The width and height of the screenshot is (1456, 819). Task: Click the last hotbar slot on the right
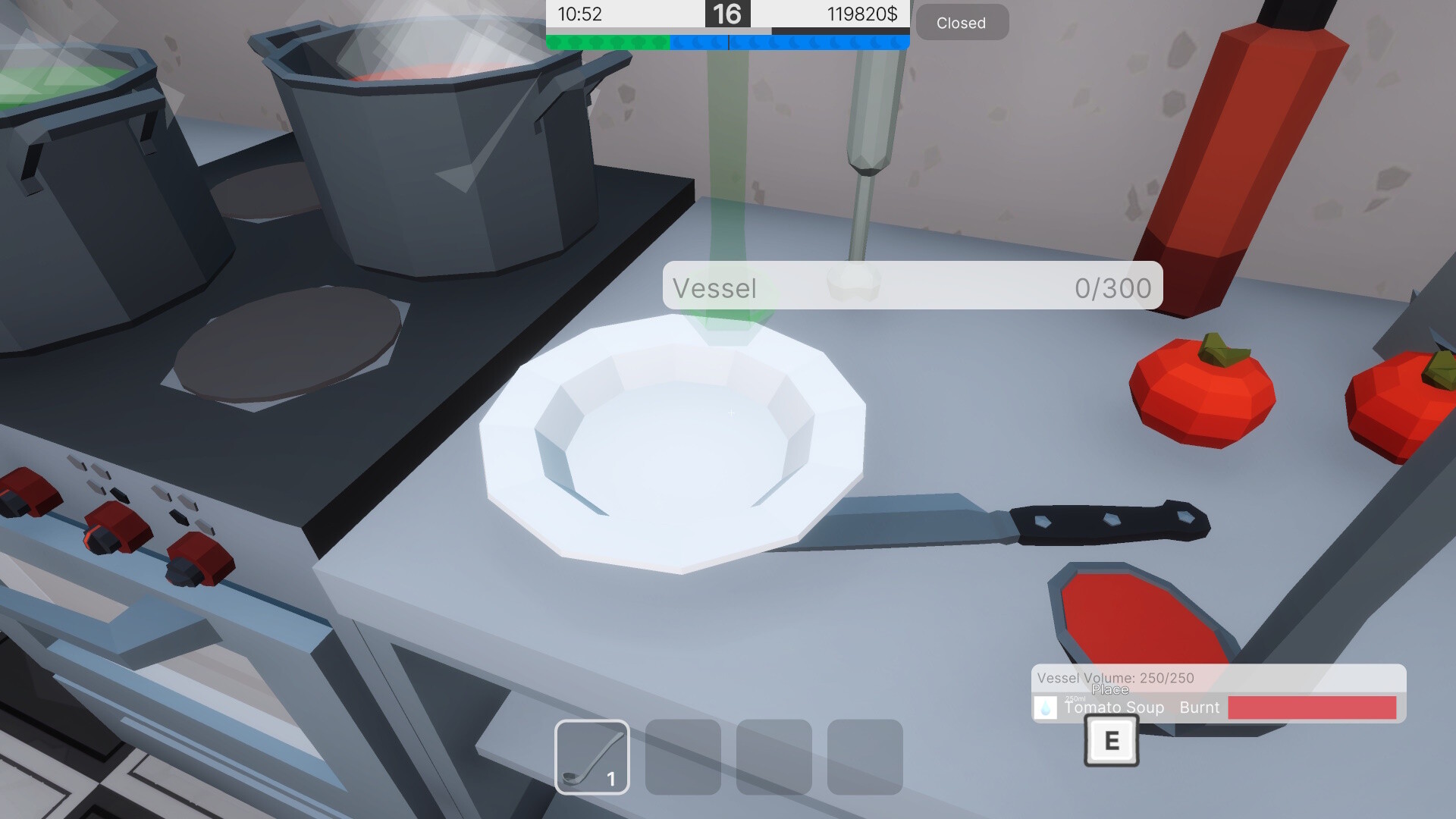pyautogui.click(x=865, y=758)
